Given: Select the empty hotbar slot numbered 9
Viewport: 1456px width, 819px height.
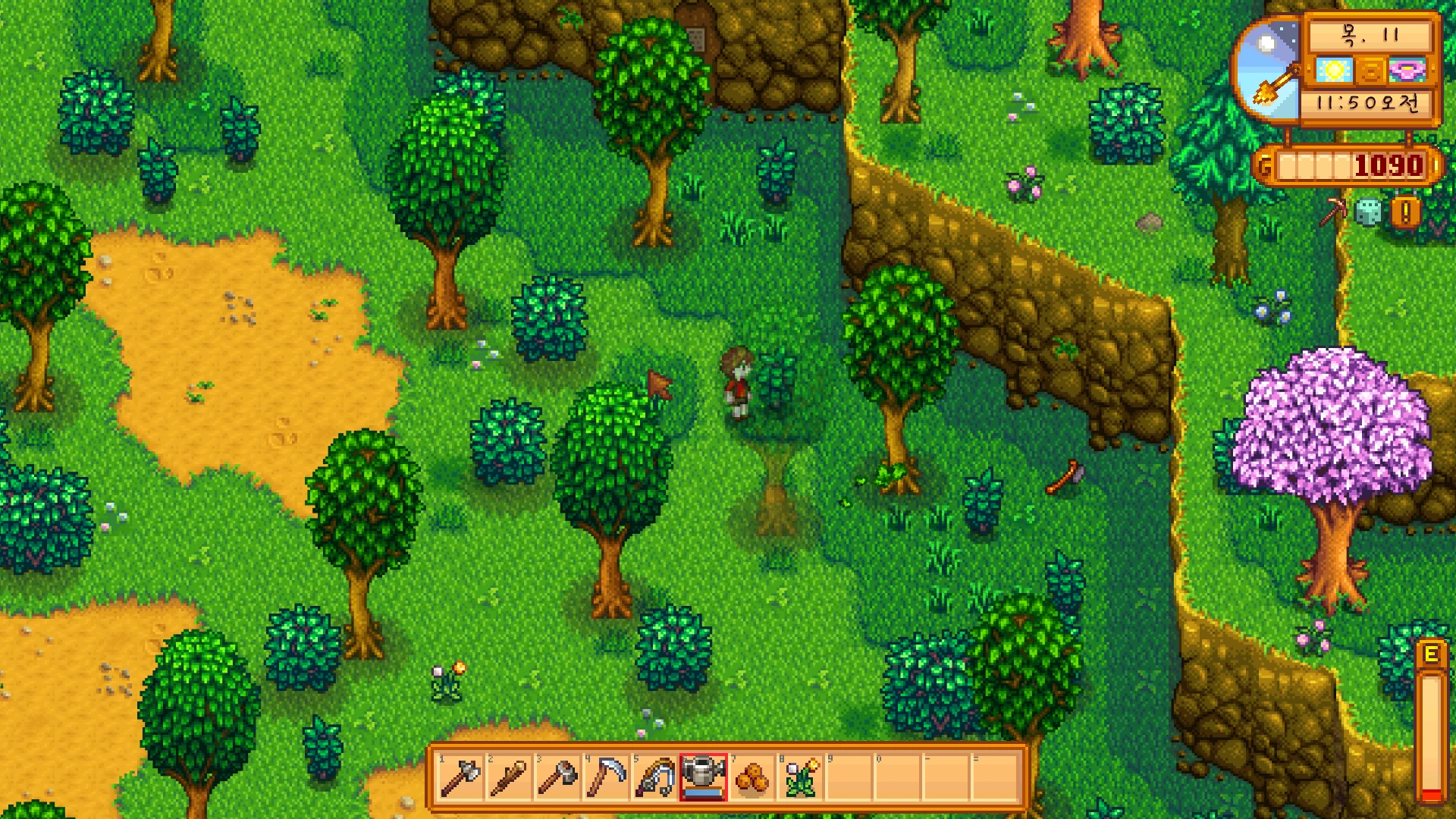Looking at the screenshot, I should [849, 777].
